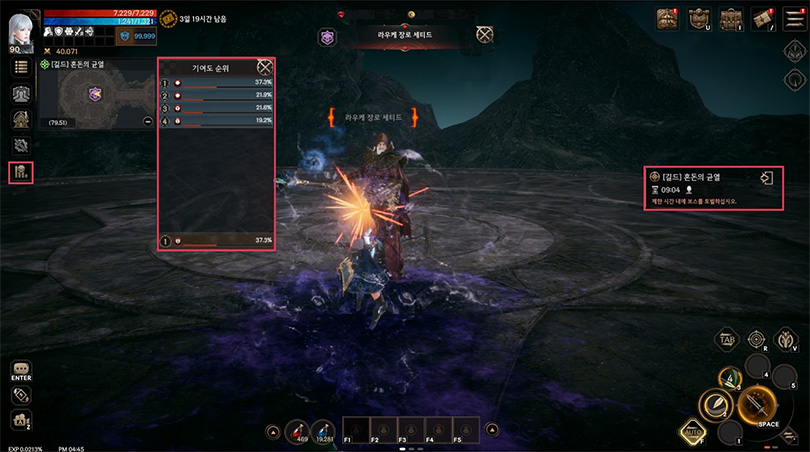Collapse the minimap with the minus button
810x452 pixels.
pos(147,122)
